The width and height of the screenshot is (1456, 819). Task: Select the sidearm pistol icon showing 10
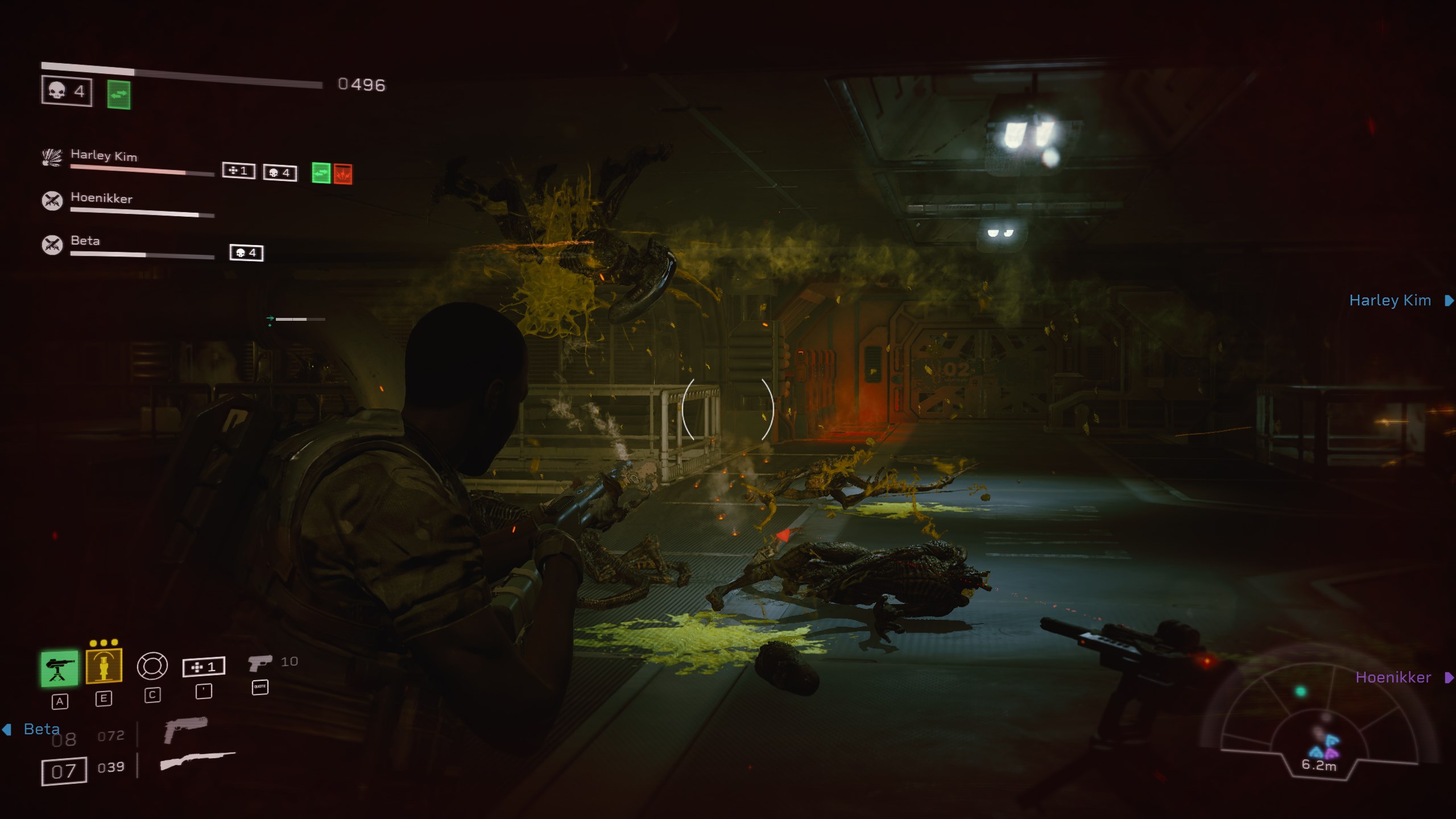(x=260, y=663)
